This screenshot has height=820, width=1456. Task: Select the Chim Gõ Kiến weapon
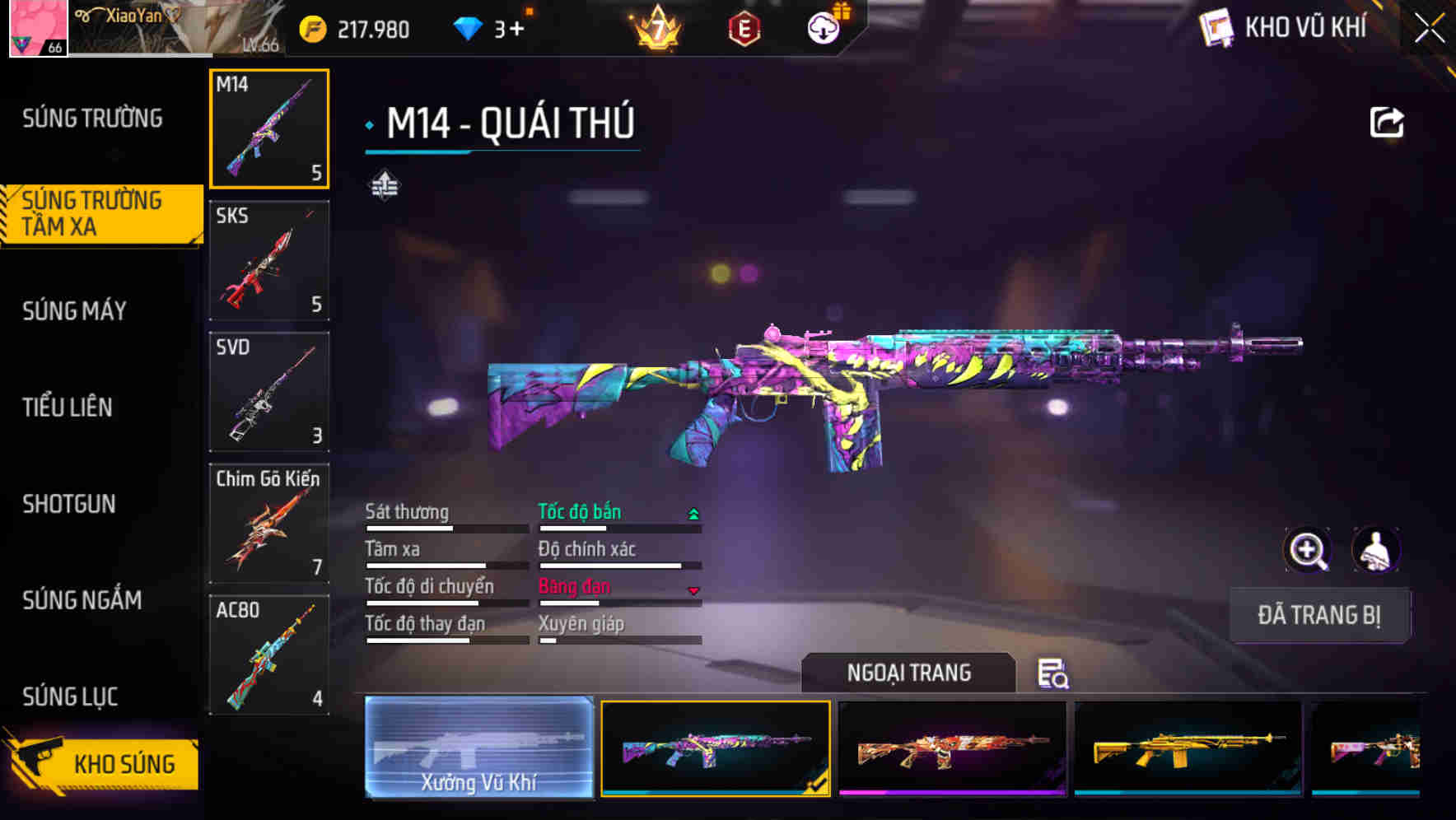[269, 524]
